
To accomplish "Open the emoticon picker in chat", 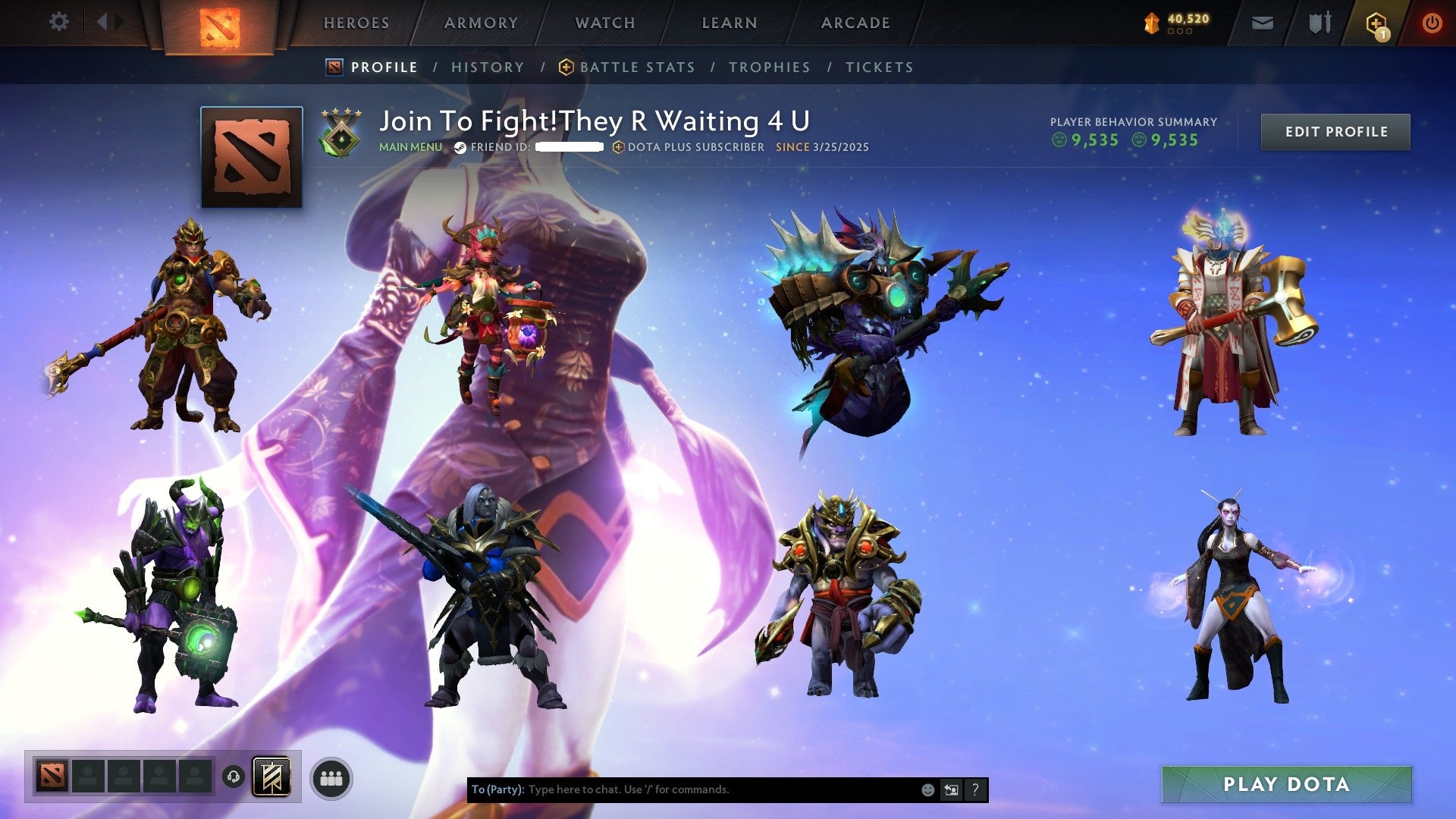I will coord(927,789).
